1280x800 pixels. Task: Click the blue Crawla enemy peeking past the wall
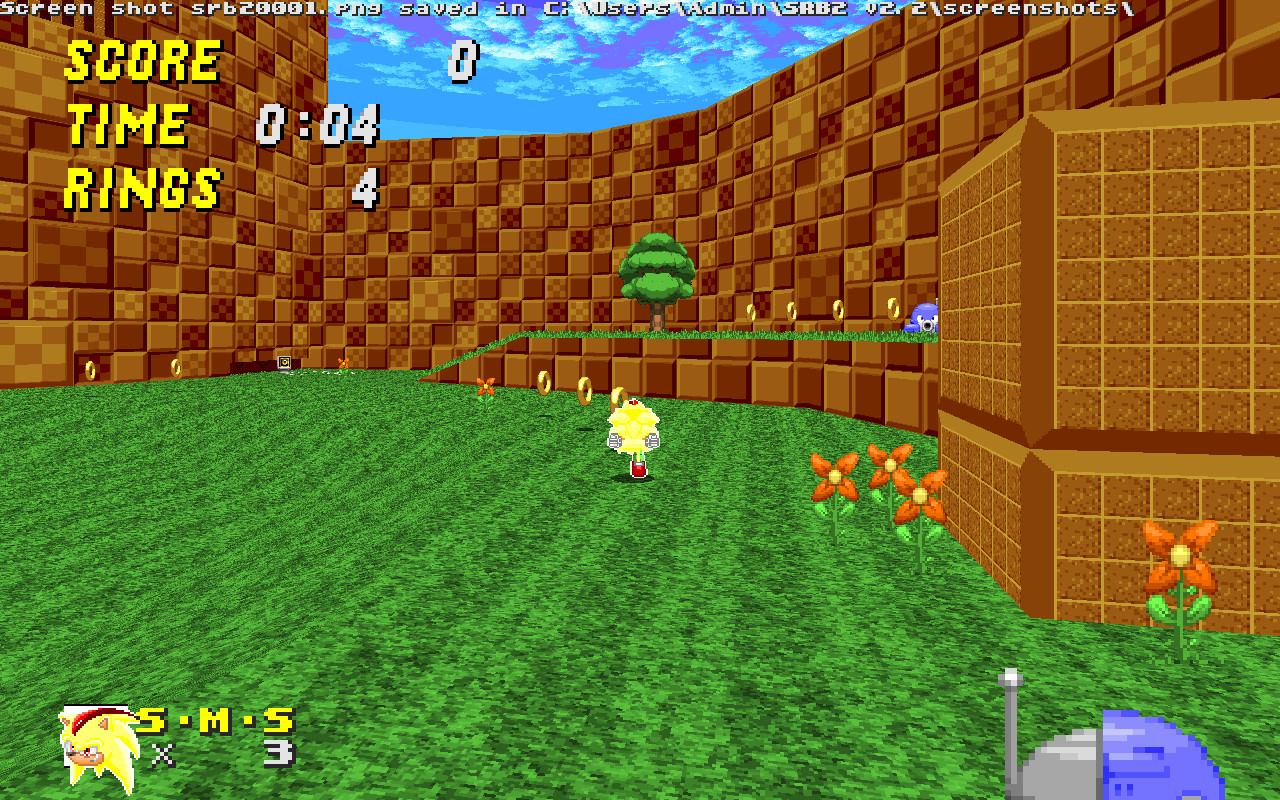tap(922, 317)
